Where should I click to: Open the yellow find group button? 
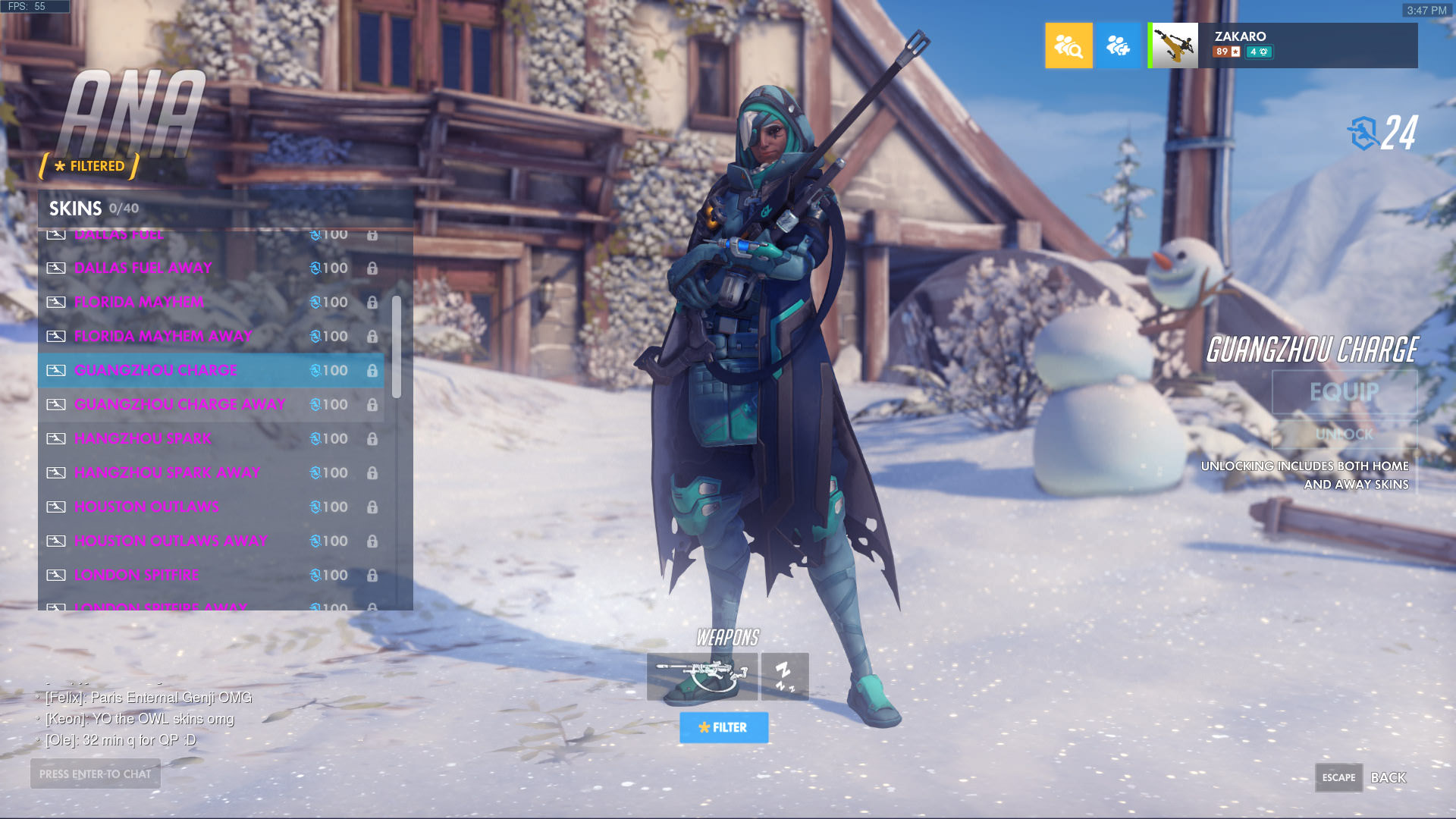1068,45
